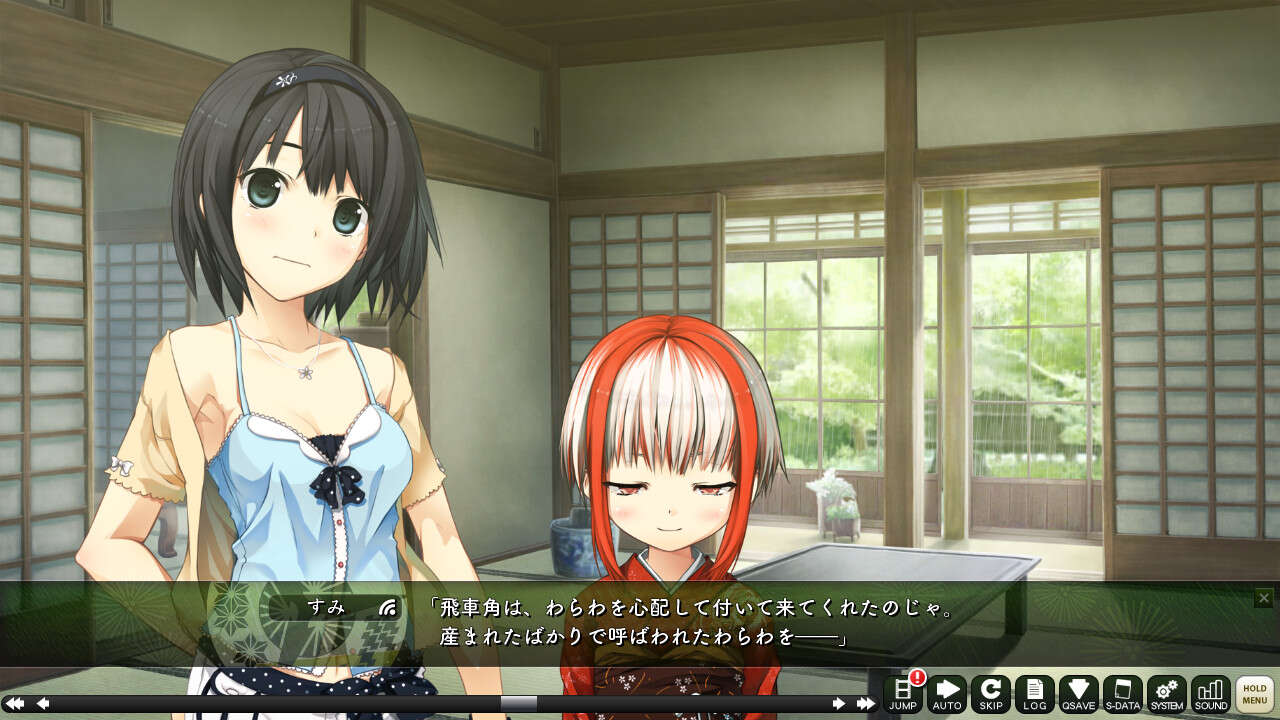Open the SYSTEM settings

tap(1166, 694)
